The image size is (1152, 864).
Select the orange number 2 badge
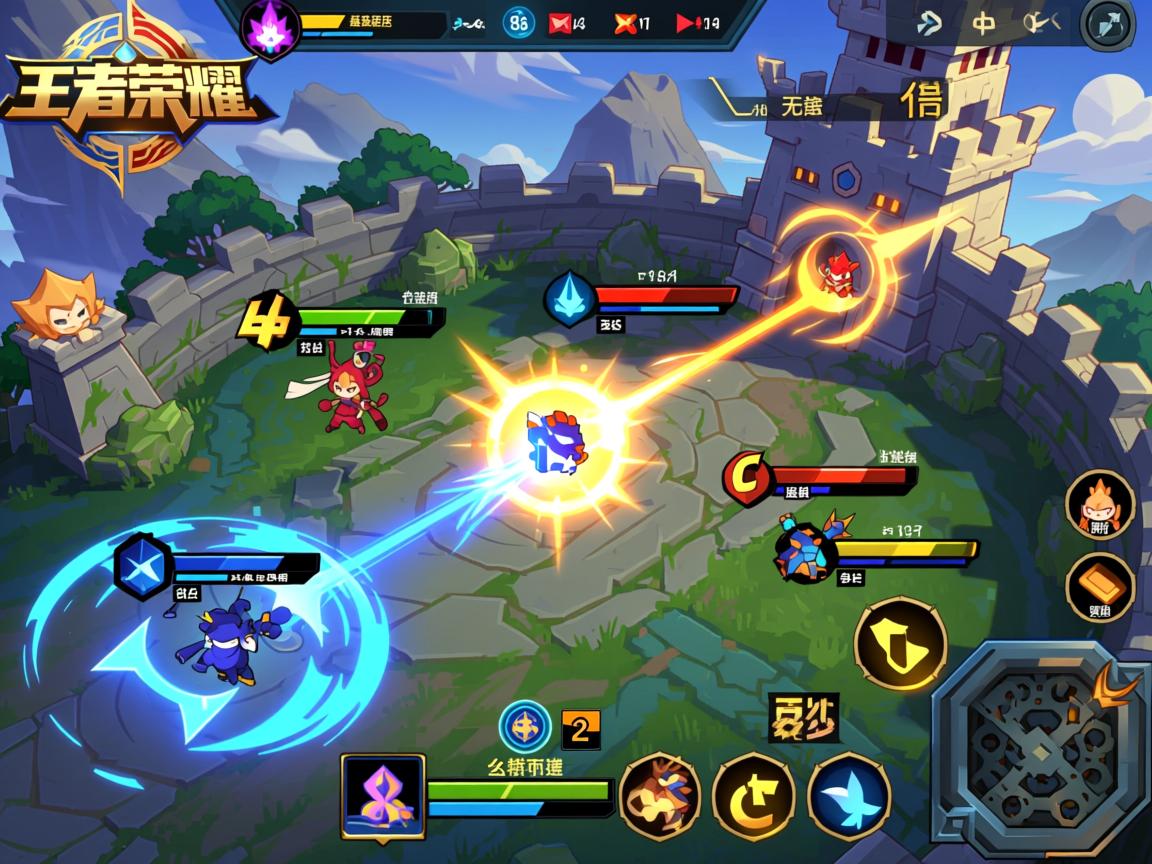[x=581, y=729]
